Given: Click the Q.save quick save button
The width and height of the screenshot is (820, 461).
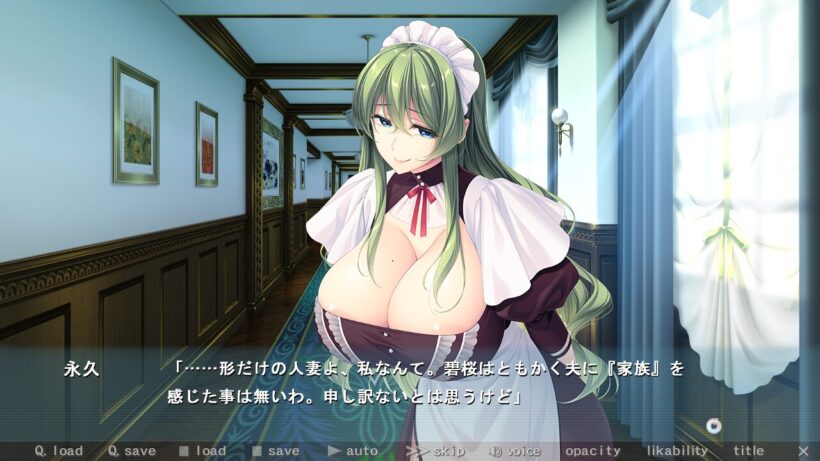Looking at the screenshot, I should tap(132, 451).
